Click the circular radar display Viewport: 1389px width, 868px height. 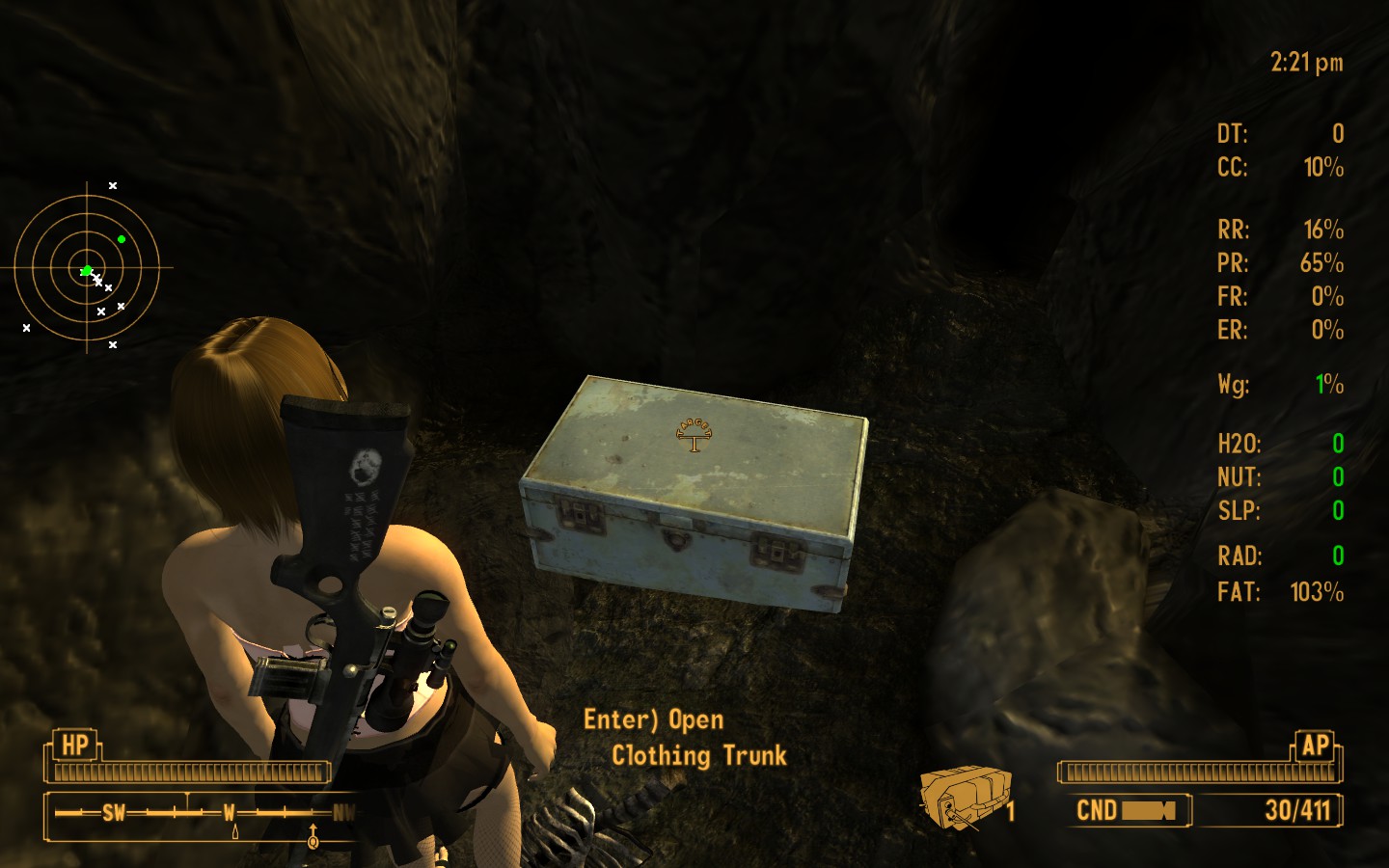click(x=87, y=268)
